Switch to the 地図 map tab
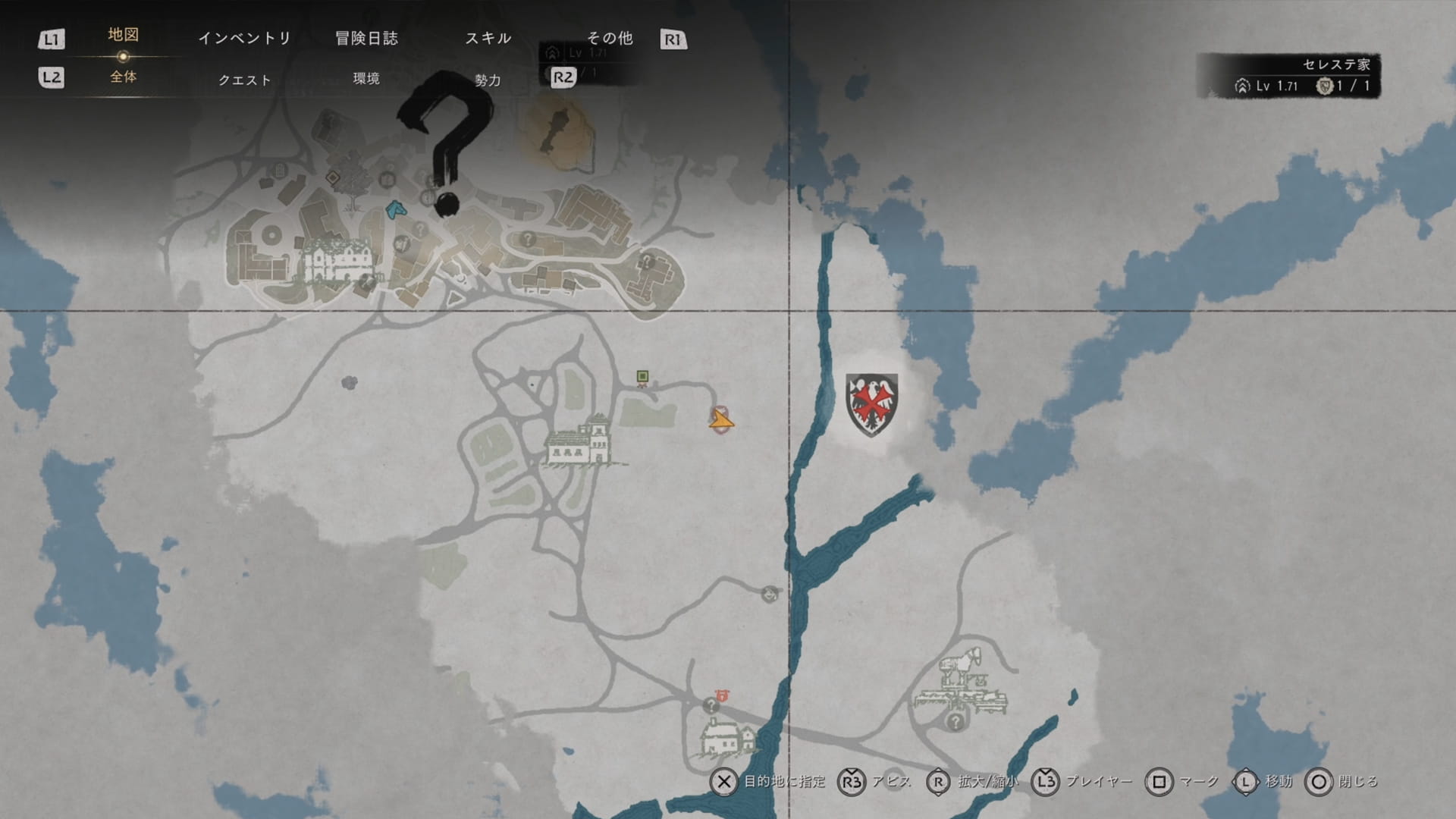 (x=123, y=35)
